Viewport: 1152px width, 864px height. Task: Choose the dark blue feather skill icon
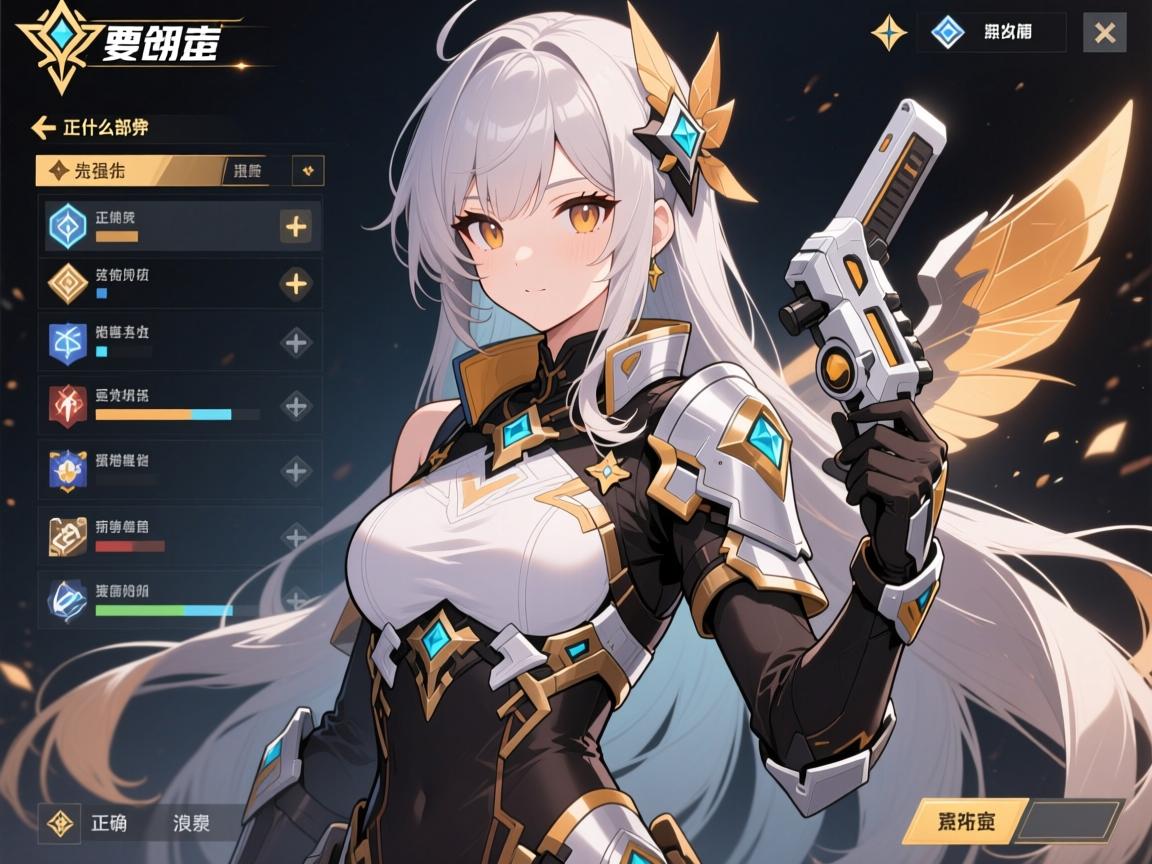[x=68, y=599]
